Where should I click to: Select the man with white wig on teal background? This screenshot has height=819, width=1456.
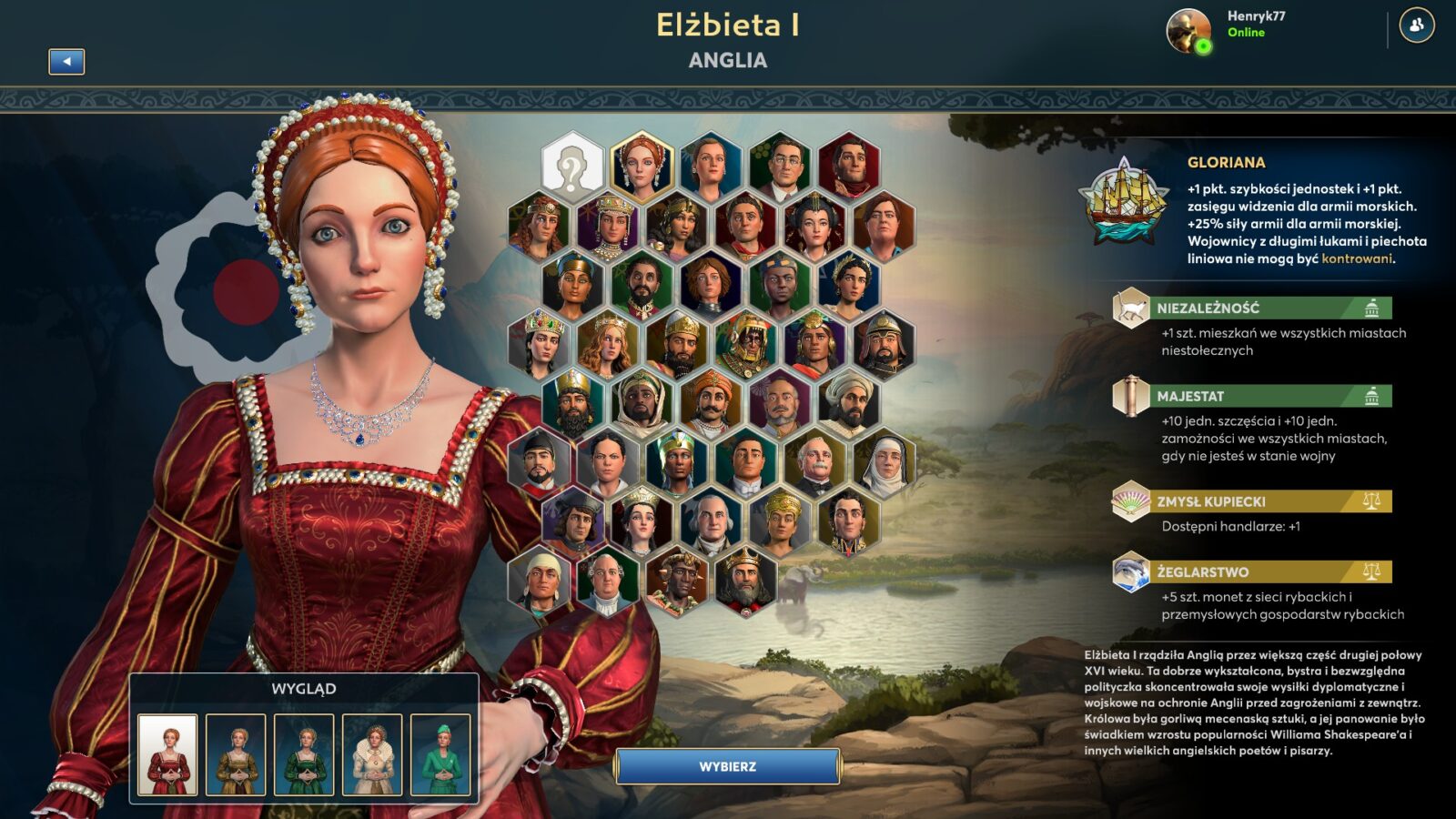tap(711, 521)
